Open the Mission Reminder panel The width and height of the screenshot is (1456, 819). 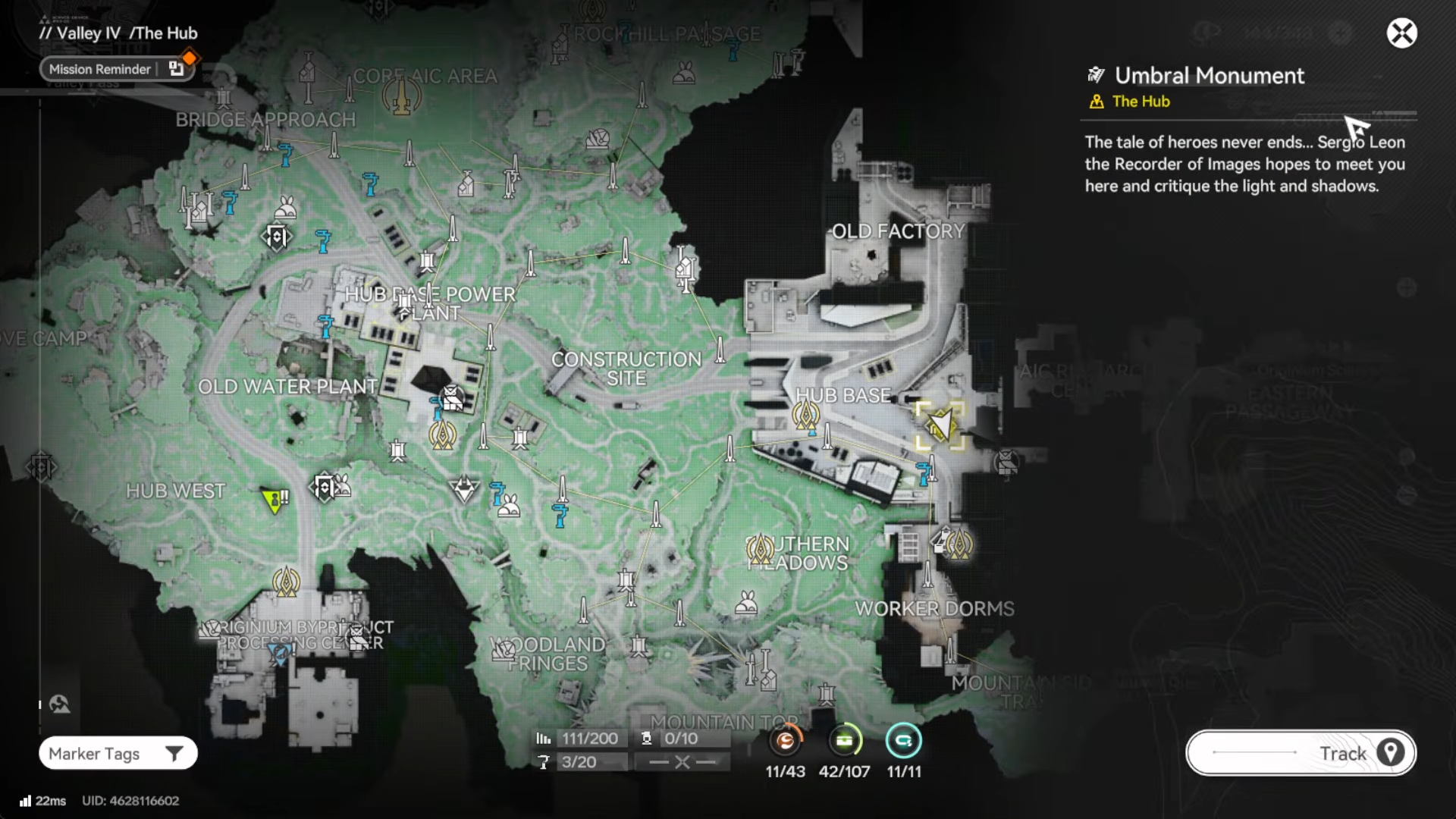[x=100, y=69]
